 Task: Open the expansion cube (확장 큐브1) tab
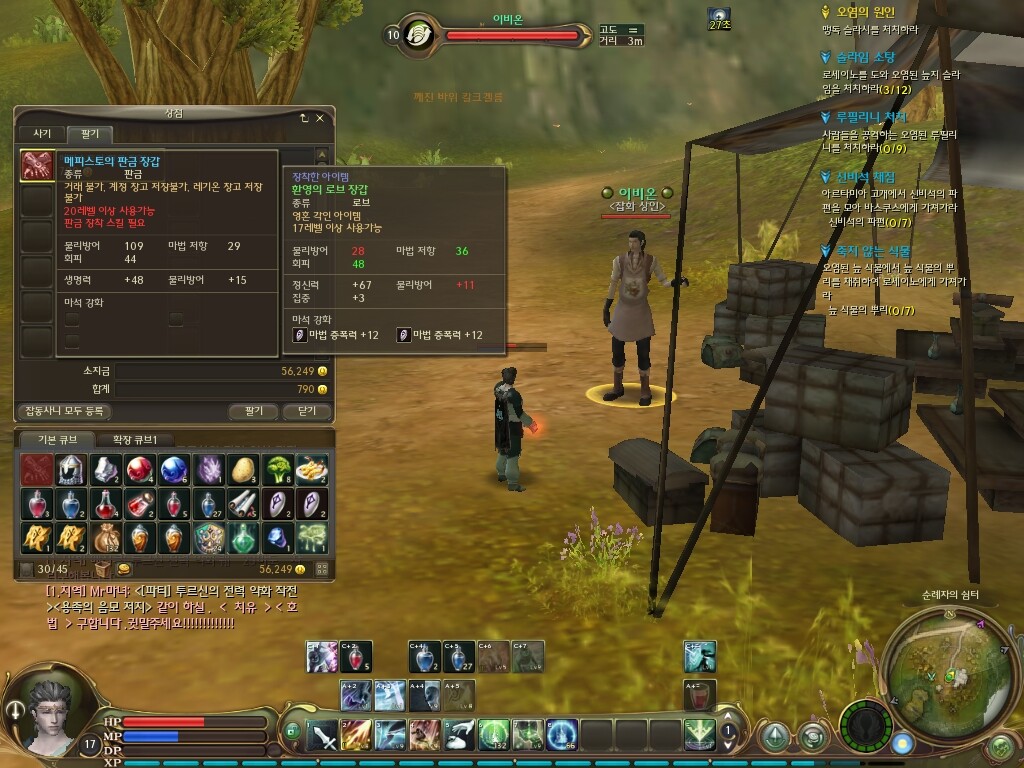pyautogui.click(x=141, y=439)
